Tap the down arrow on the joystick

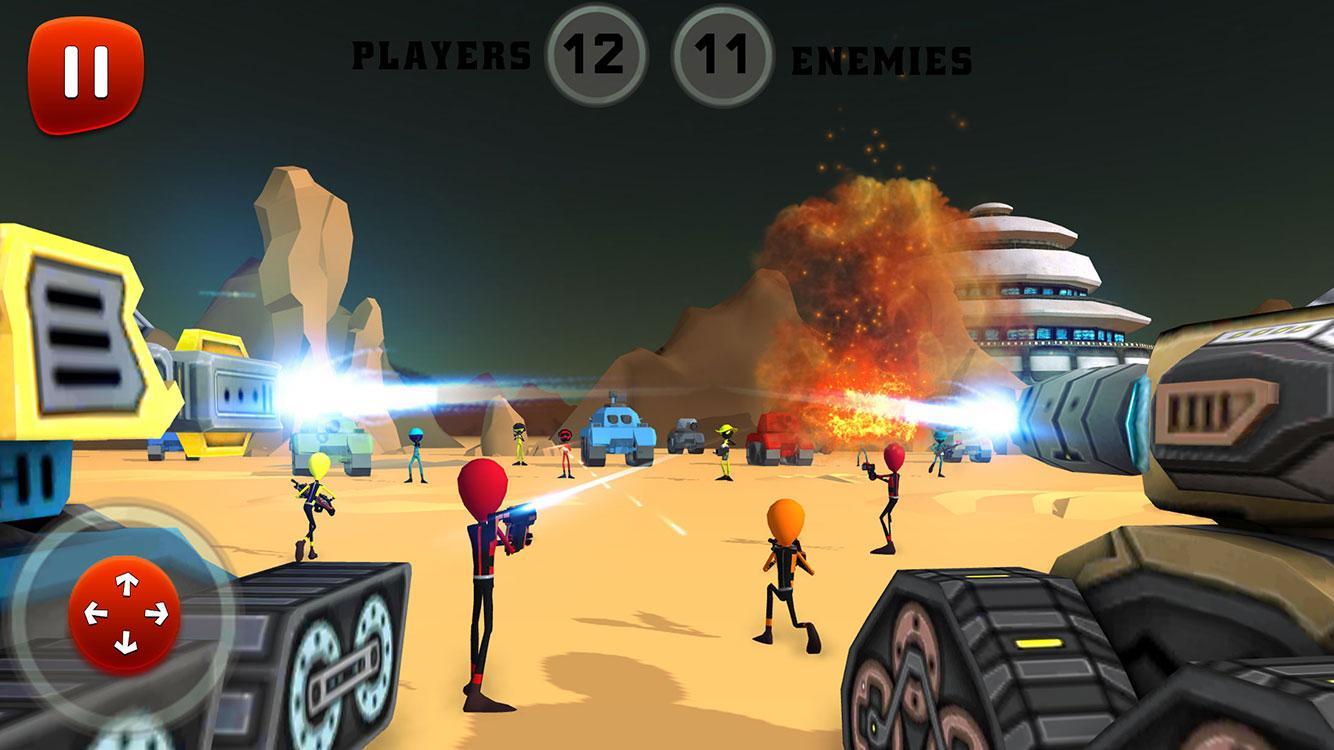pos(124,642)
